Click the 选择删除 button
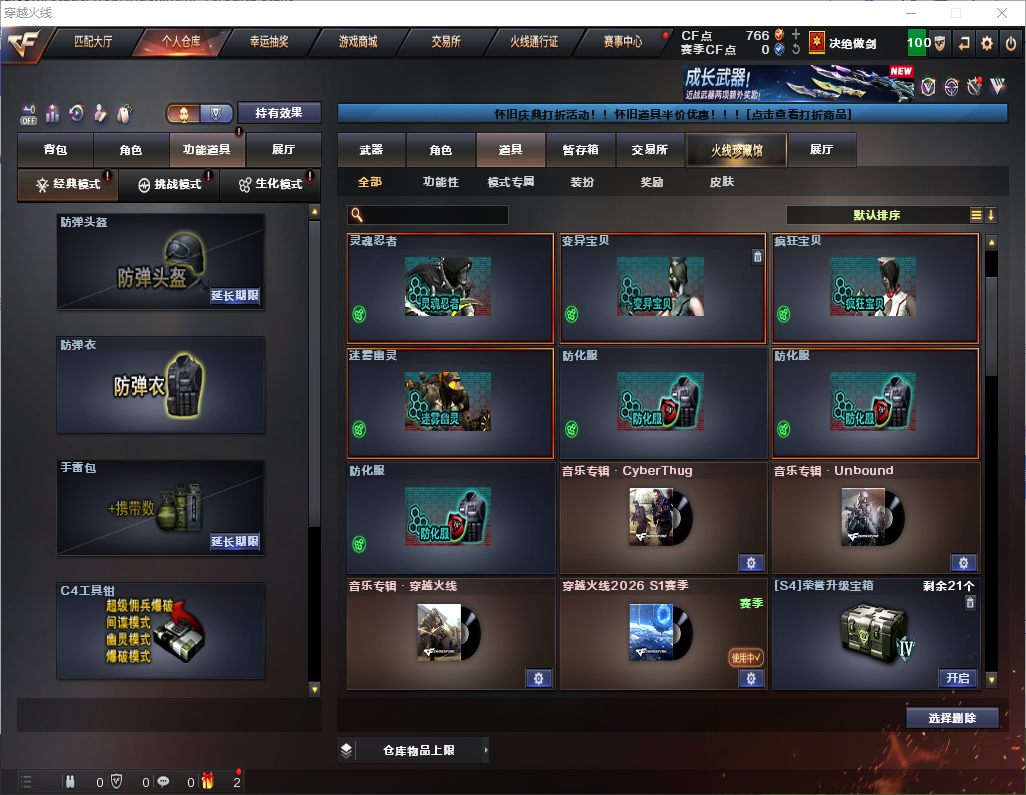This screenshot has height=795, width=1026. [x=952, y=718]
